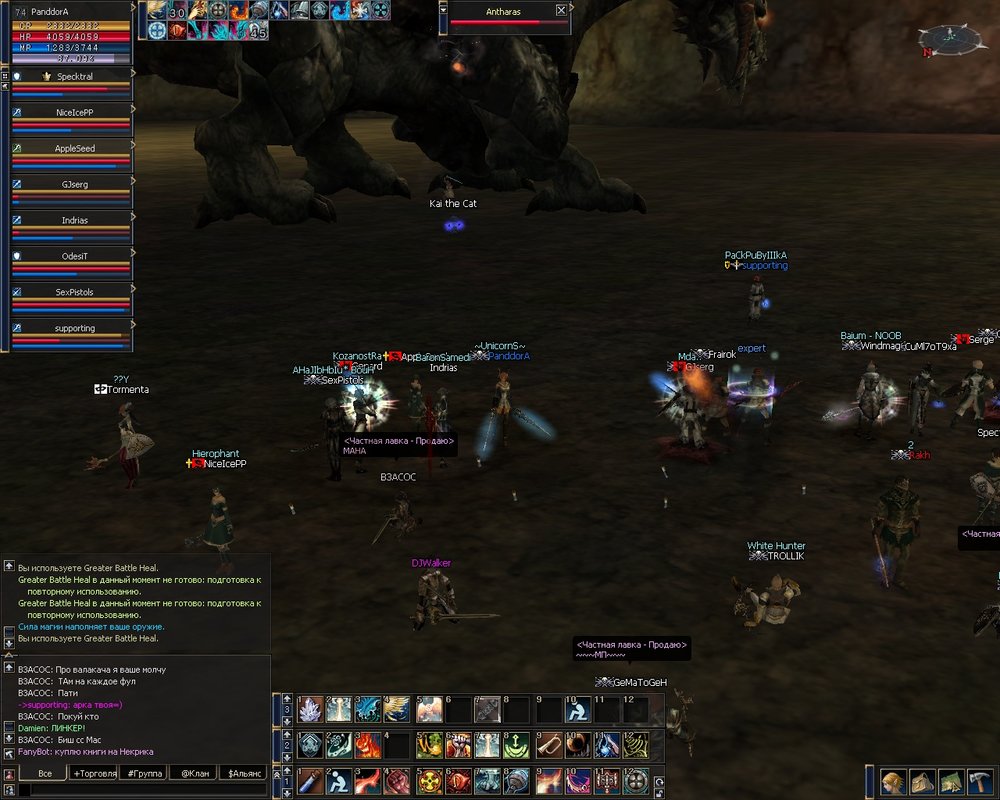Image resolution: width=1000 pixels, height=800 pixels.
Task: Use the crystal cluster skill on top hotbar
Action: click(x=311, y=709)
